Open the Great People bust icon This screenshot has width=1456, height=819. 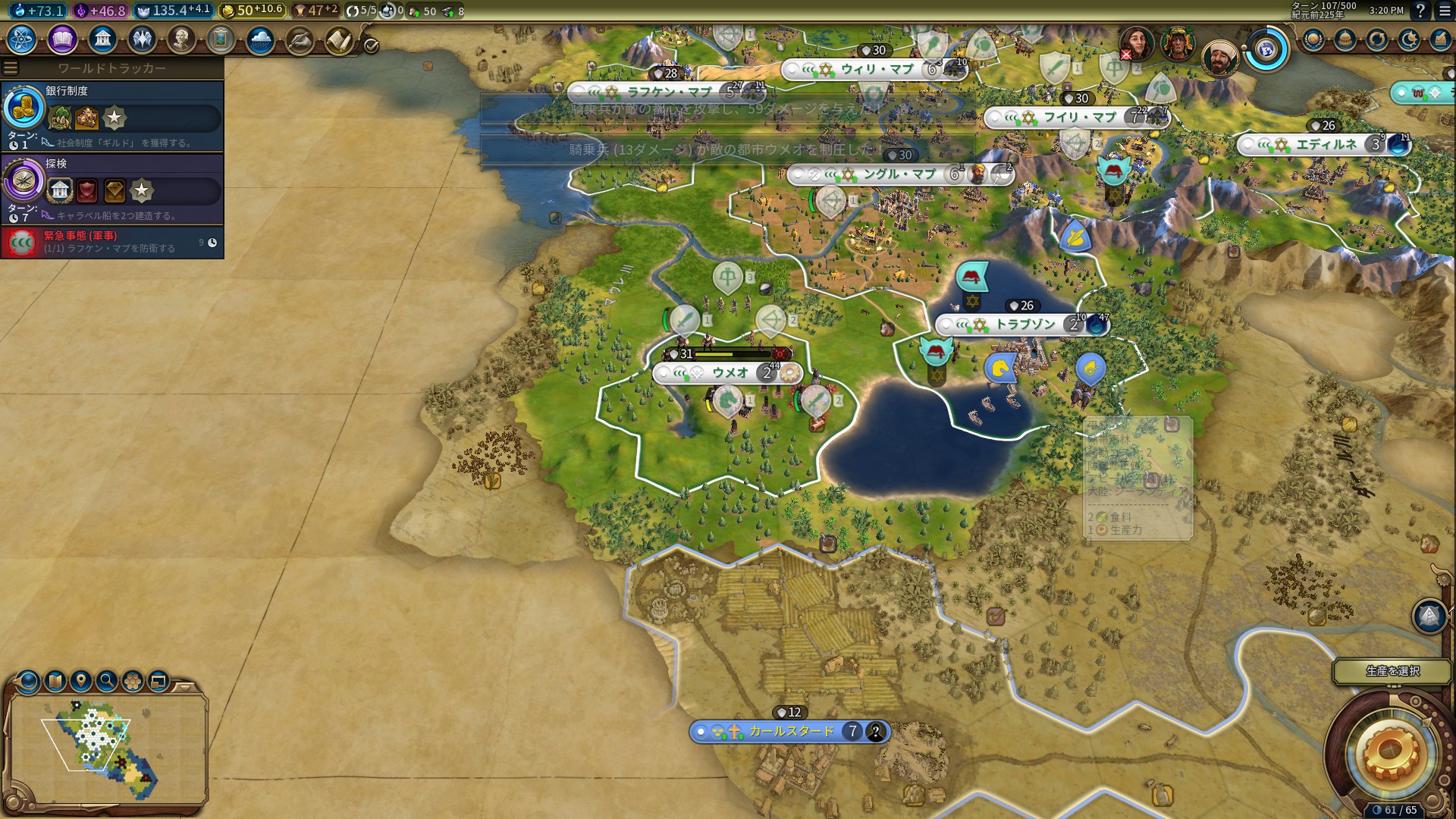click(181, 39)
